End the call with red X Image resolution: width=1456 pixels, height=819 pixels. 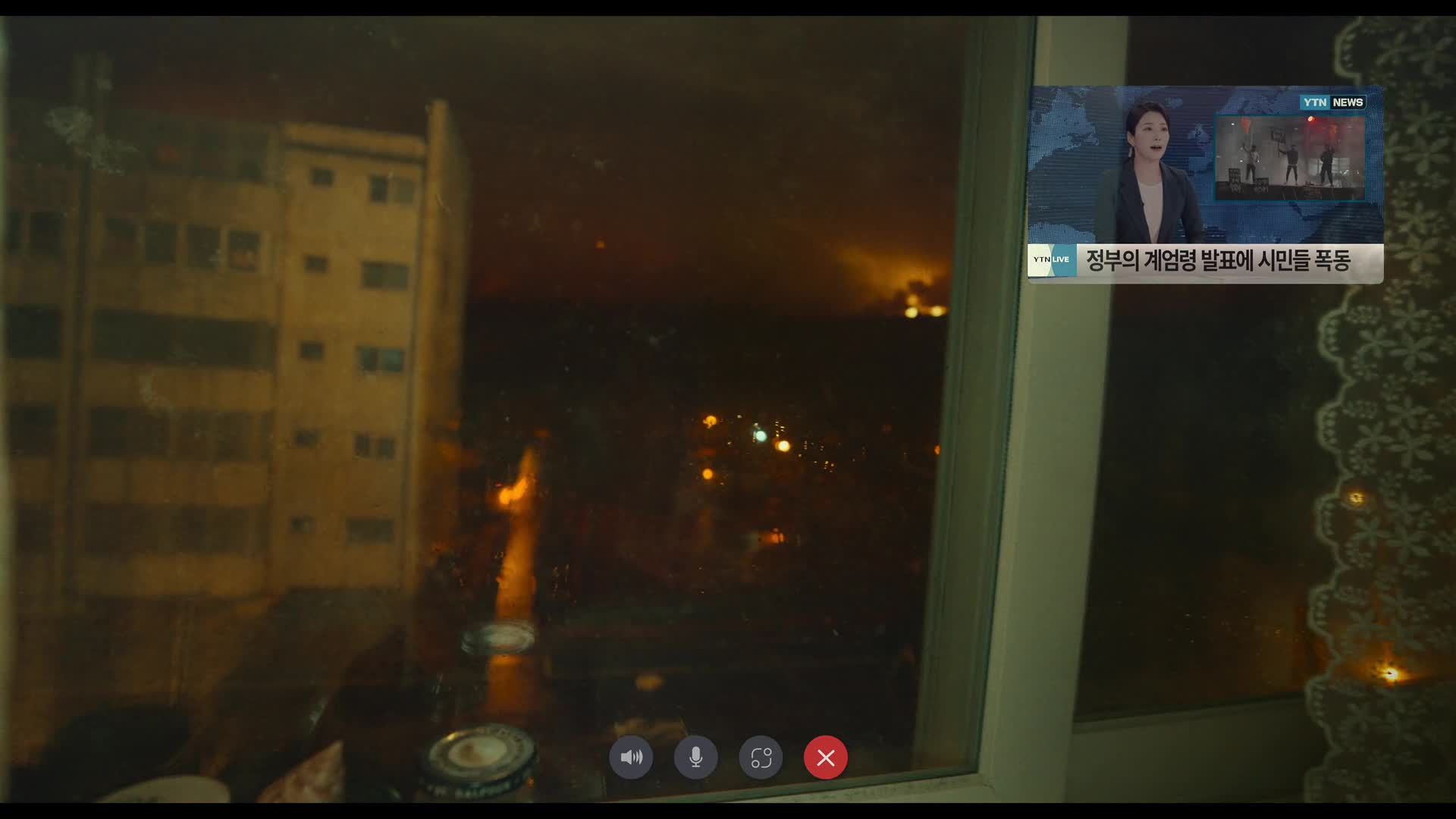[x=825, y=757]
